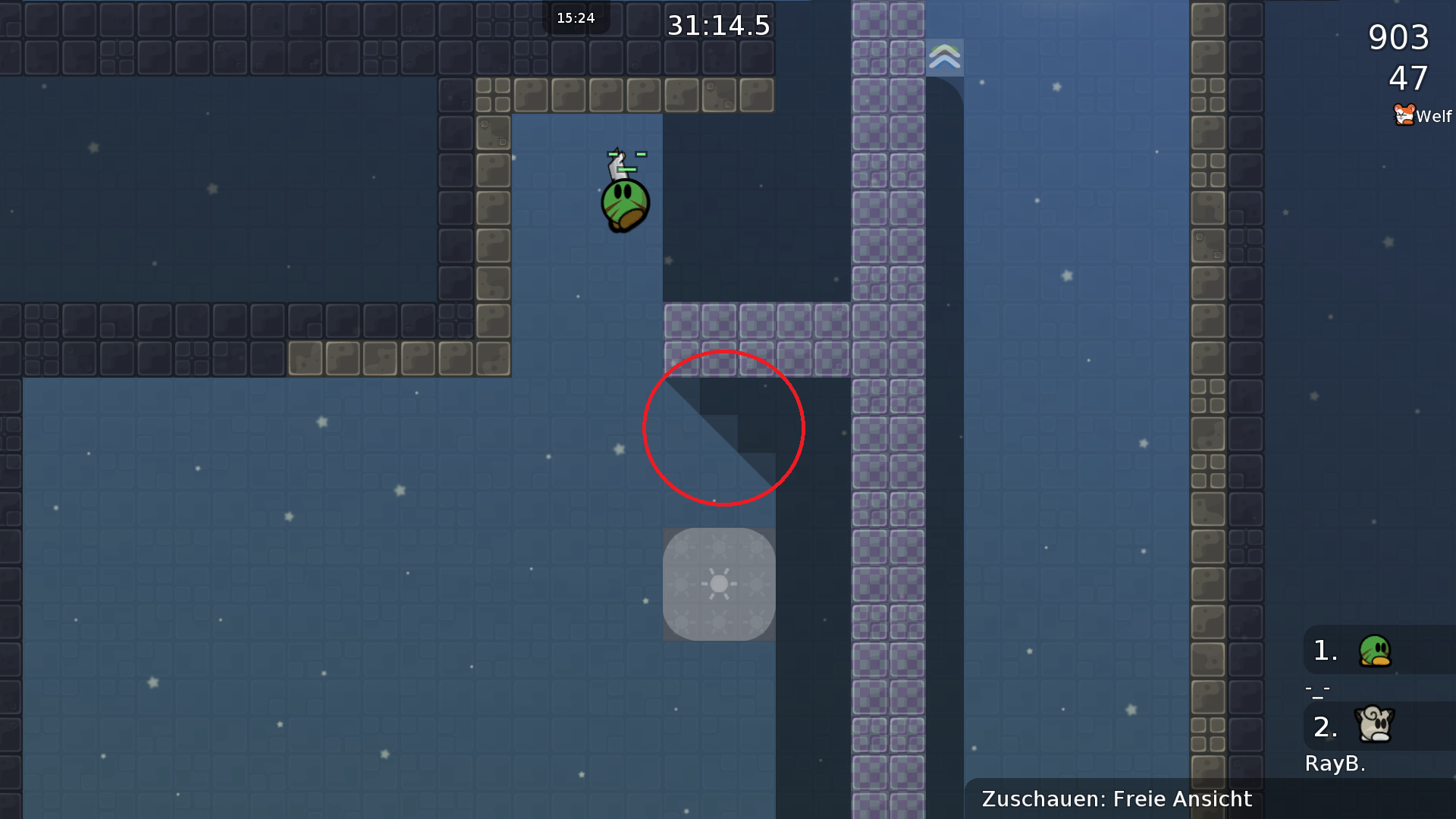1456x819 pixels.
Task: Select the first-place green tee entry
Action: [1374, 651]
